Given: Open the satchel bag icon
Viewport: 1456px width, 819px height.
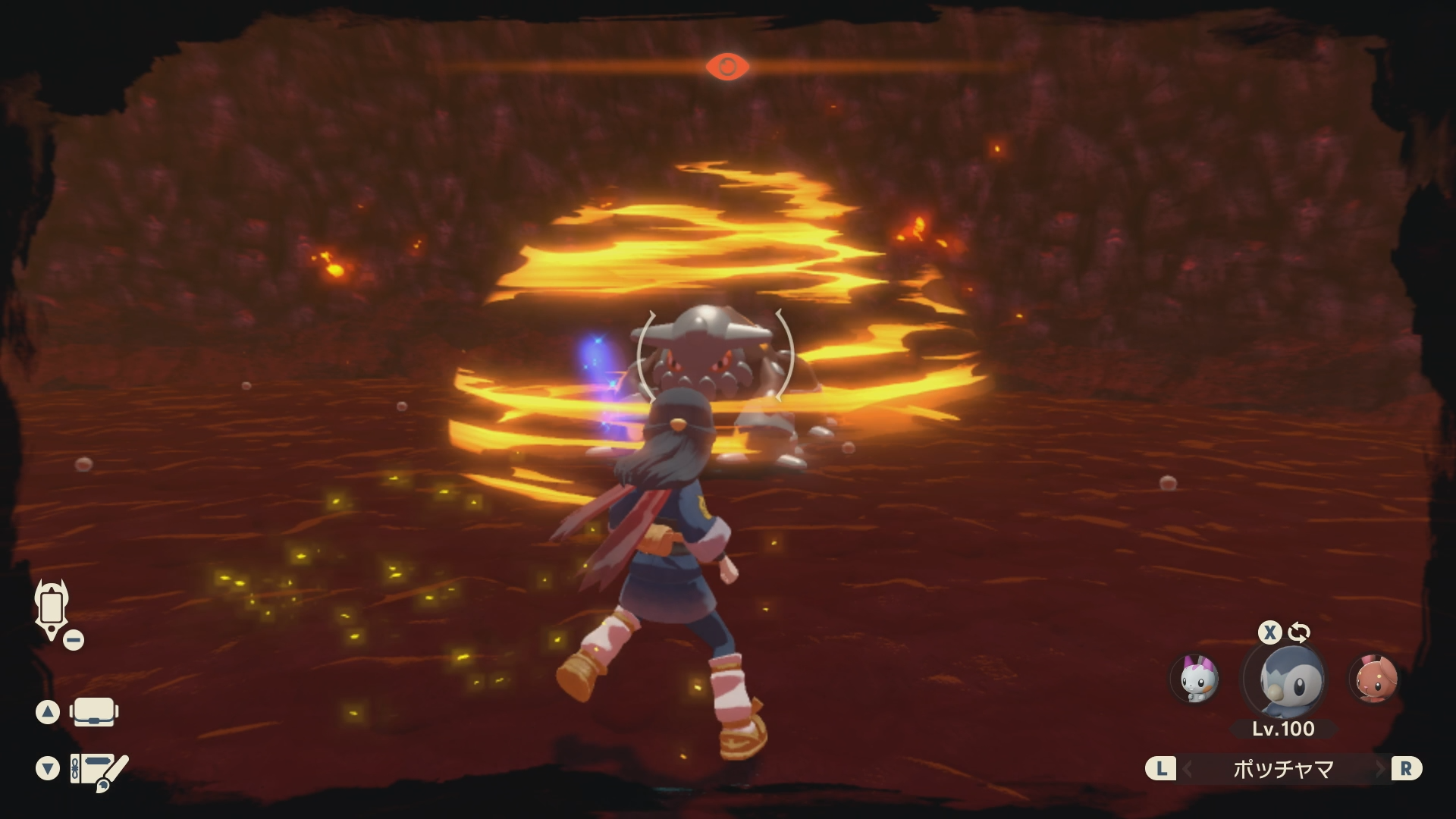Looking at the screenshot, I should point(93,712).
